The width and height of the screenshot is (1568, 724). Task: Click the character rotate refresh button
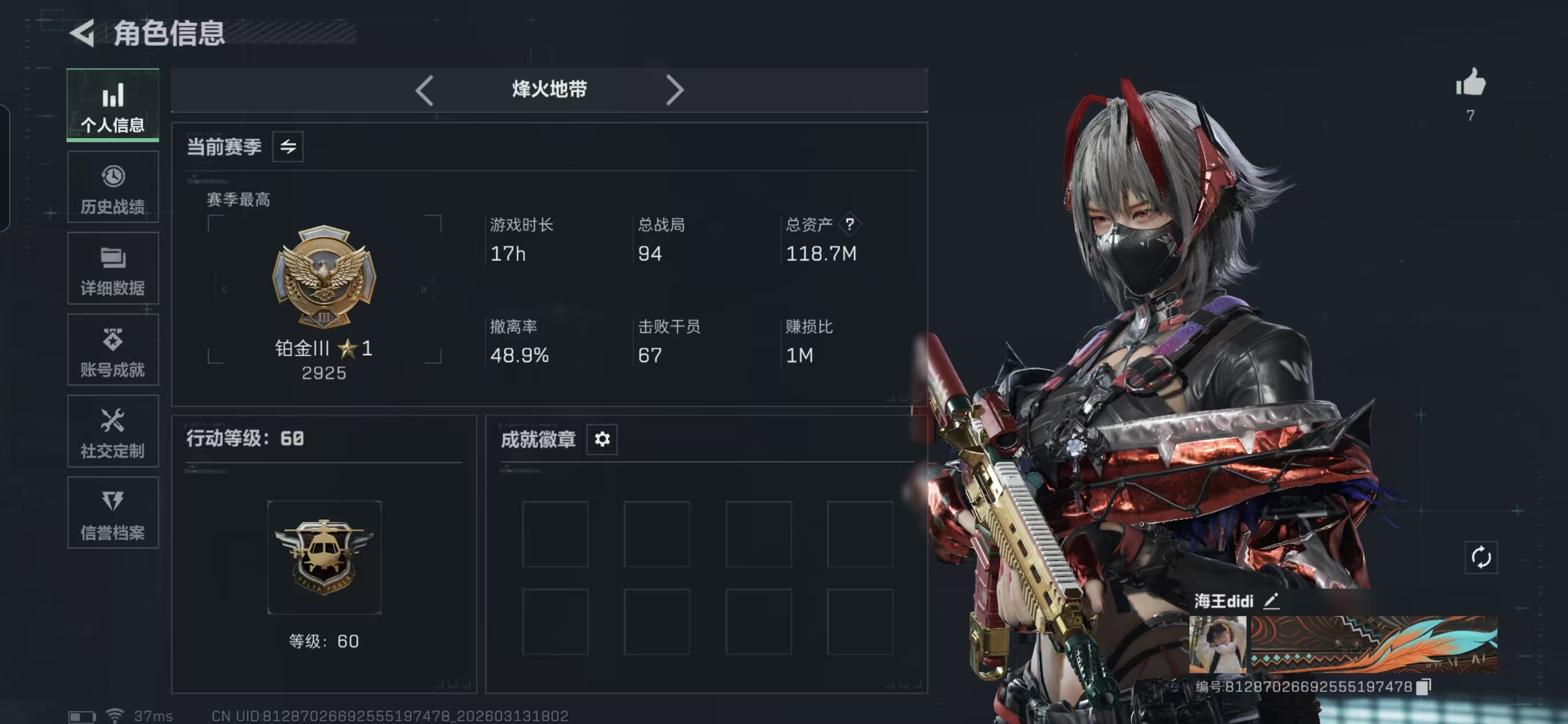pos(1481,557)
